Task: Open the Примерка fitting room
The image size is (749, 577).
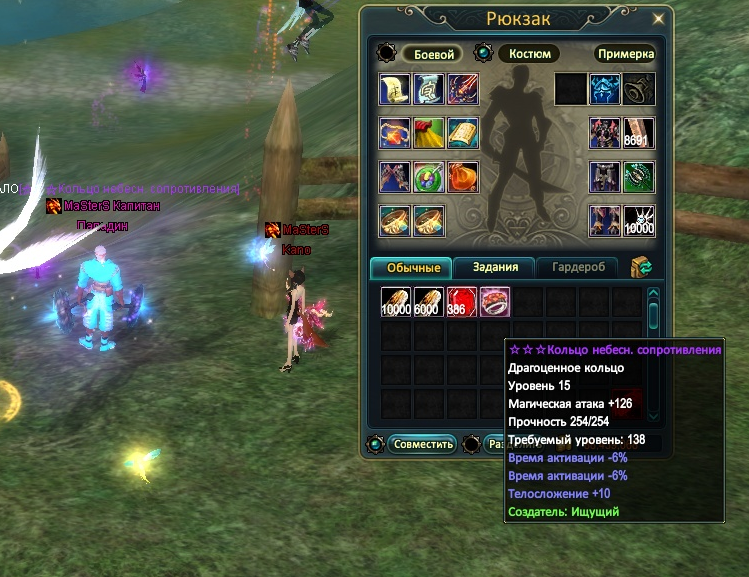Action: (627, 54)
